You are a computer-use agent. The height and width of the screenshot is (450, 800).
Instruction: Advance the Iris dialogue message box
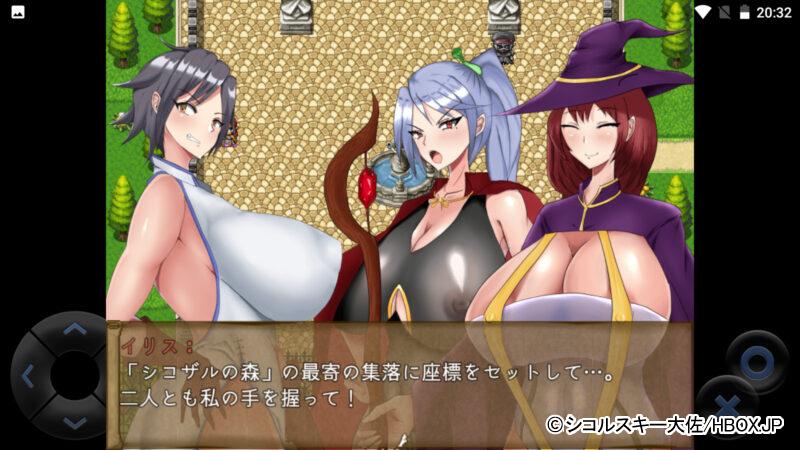click(x=400, y=385)
